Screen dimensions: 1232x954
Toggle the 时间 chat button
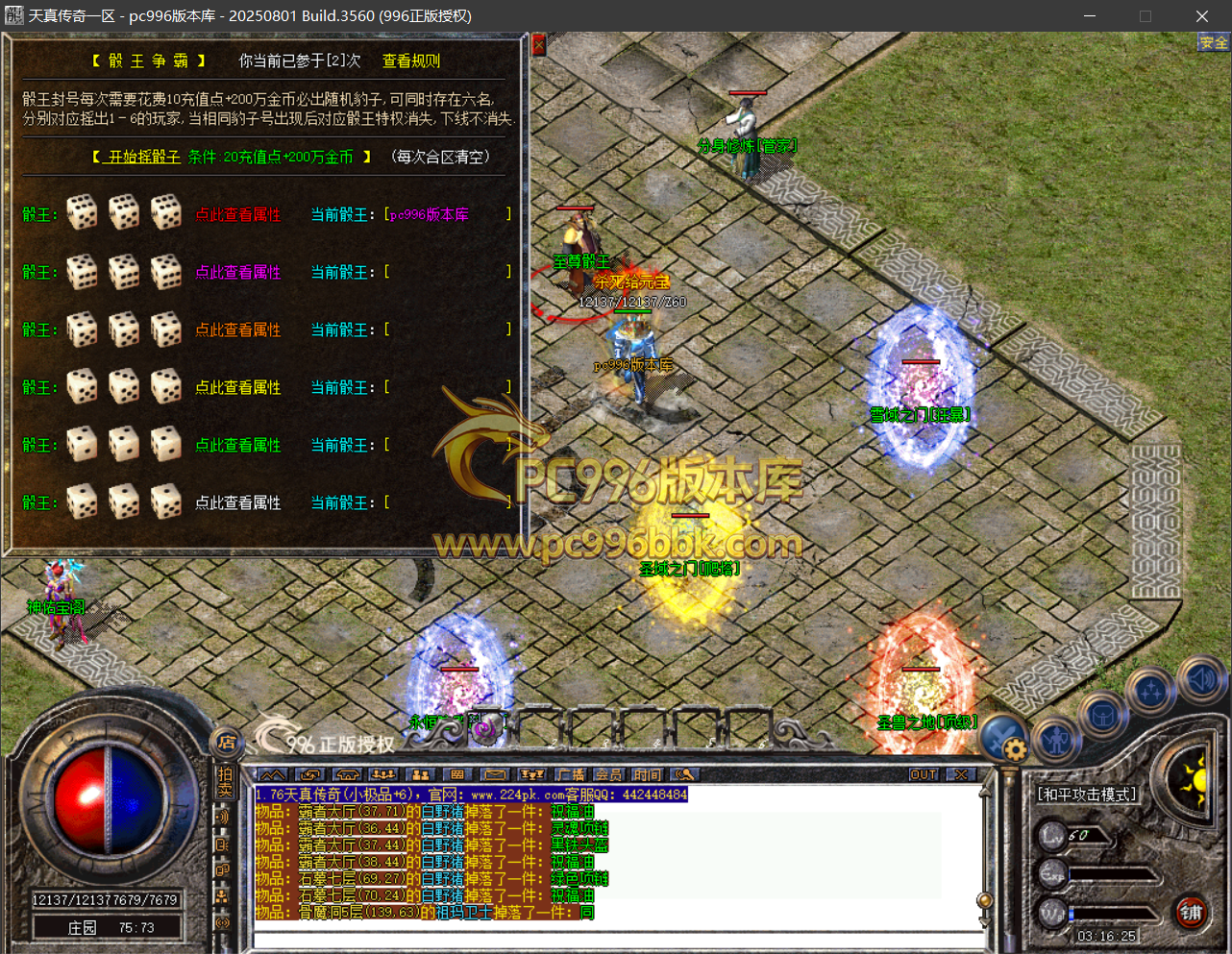[x=647, y=774]
